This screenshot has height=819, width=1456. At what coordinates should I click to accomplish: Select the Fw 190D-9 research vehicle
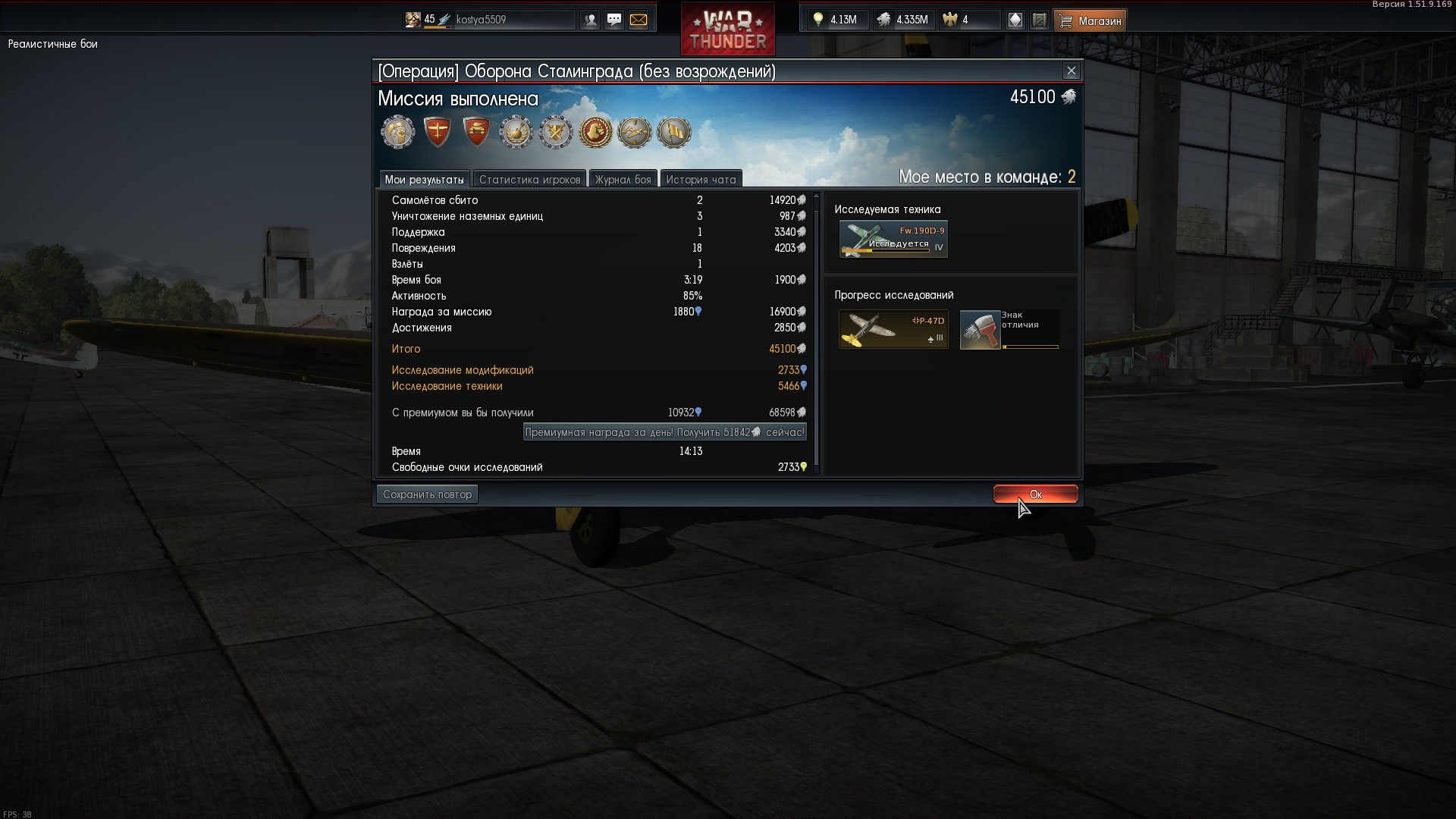pyautogui.click(x=893, y=240)
